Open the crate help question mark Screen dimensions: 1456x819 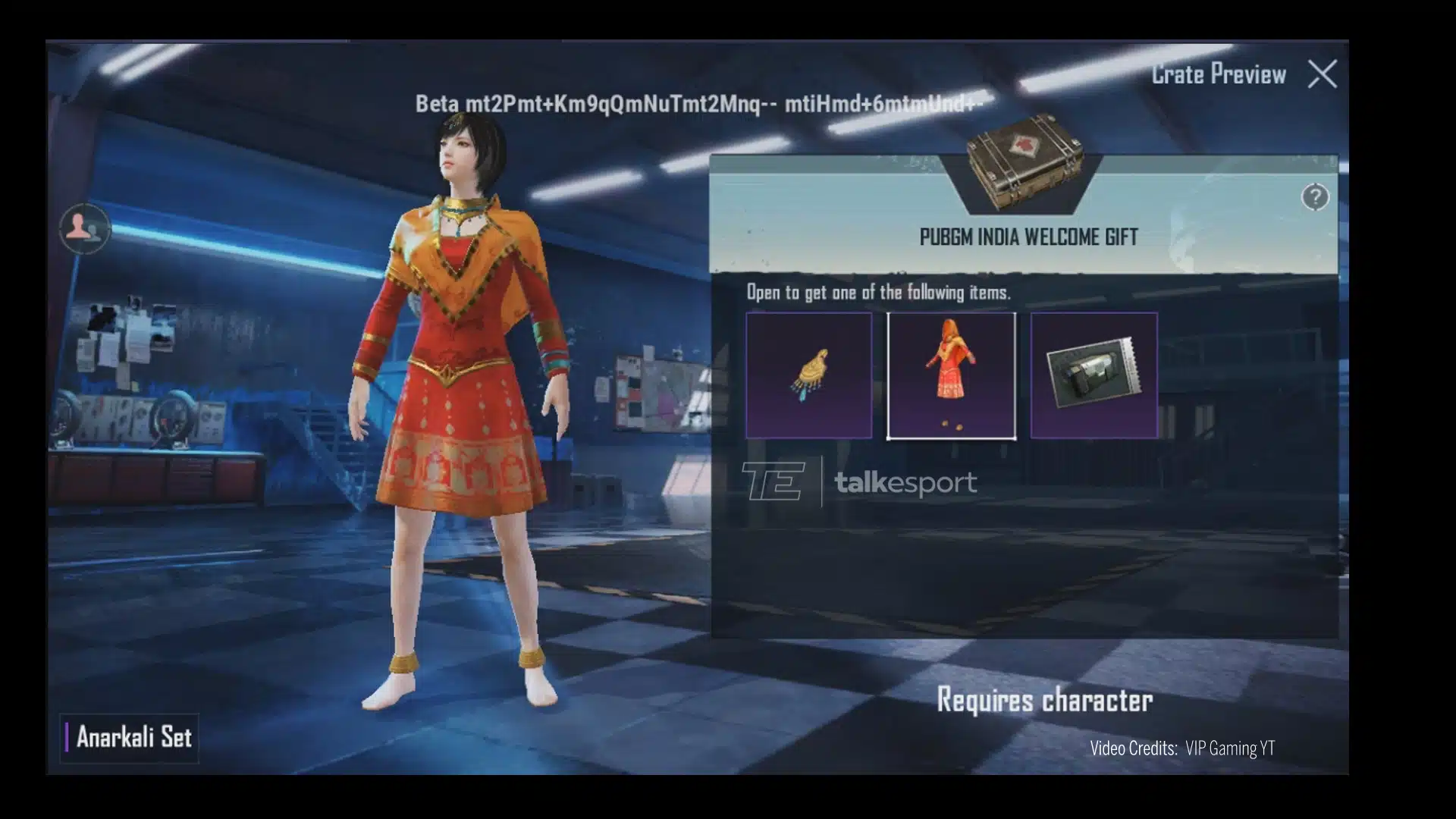click(x=1315, y=197)
